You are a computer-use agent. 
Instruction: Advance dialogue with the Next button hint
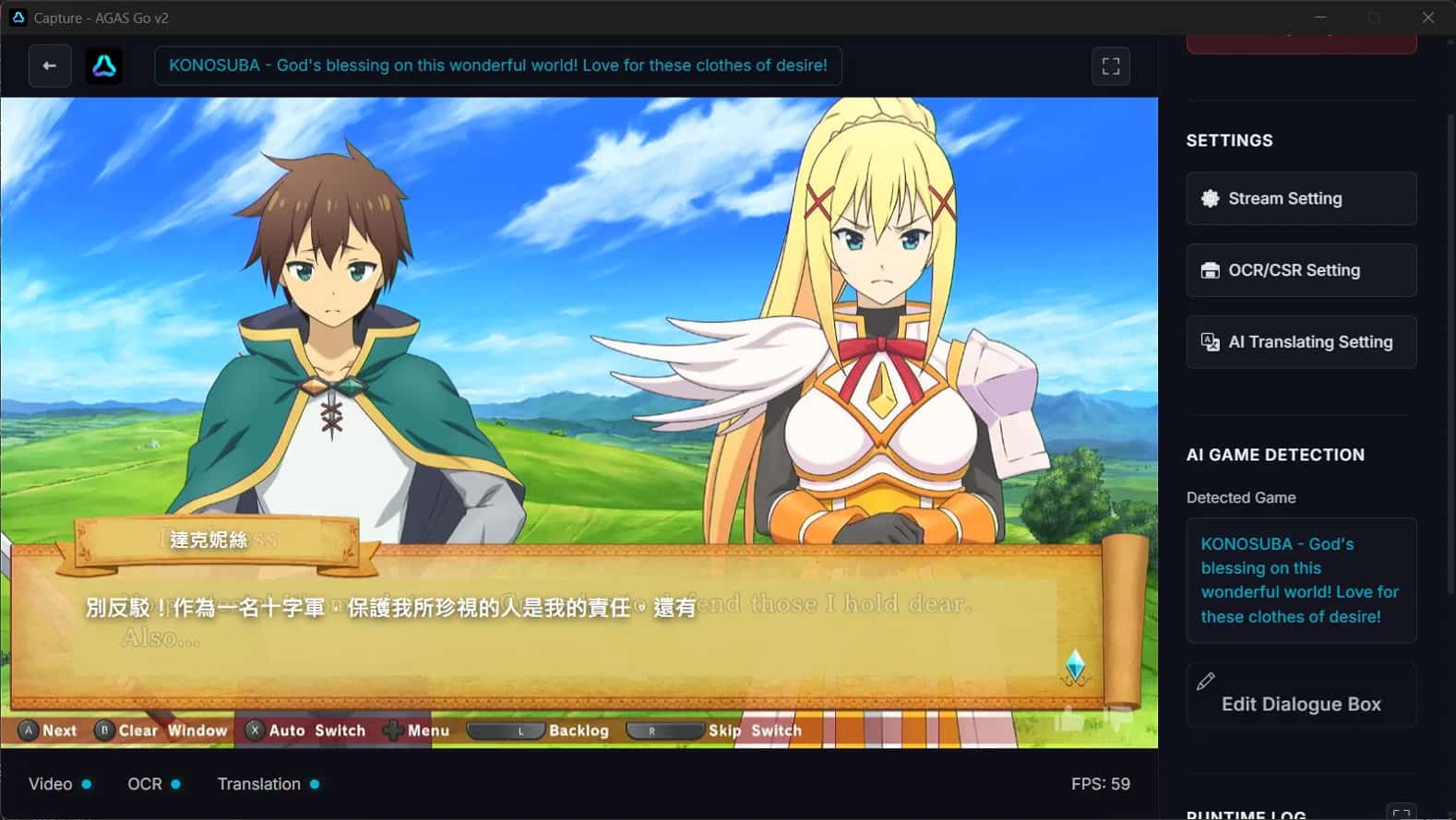click(x=46, y=730)
